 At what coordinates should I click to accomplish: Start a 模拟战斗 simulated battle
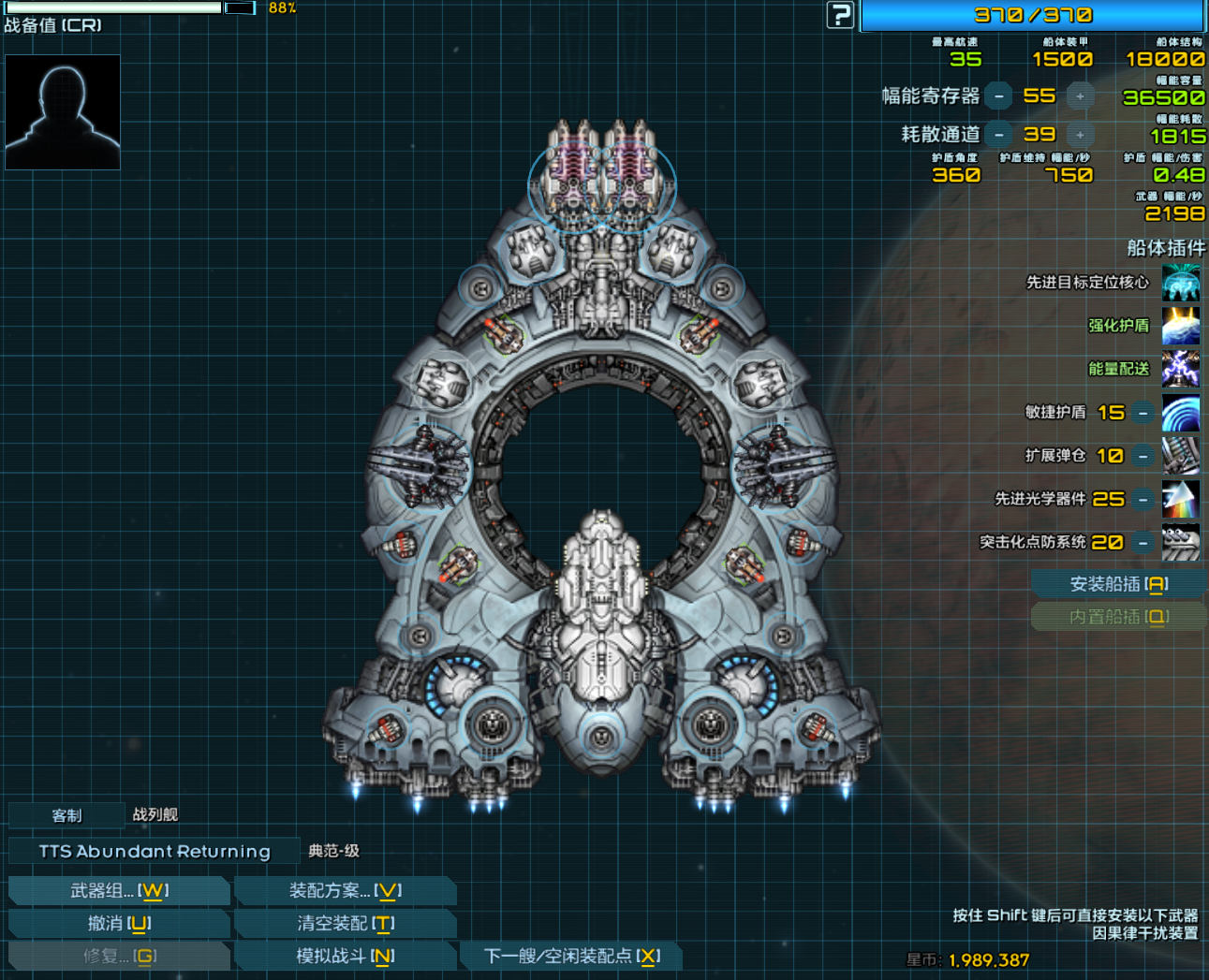(x=345, y=957)
